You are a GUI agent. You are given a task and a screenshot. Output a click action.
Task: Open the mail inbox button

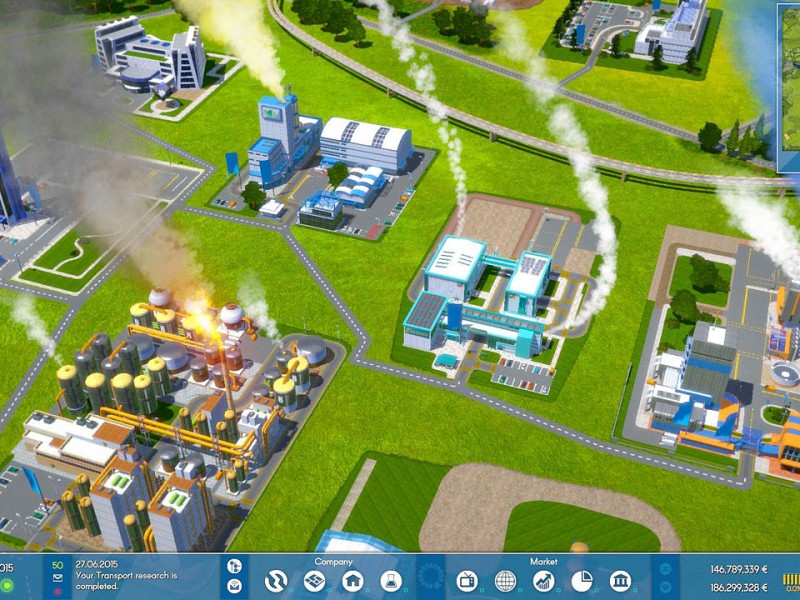coord(234,585)
